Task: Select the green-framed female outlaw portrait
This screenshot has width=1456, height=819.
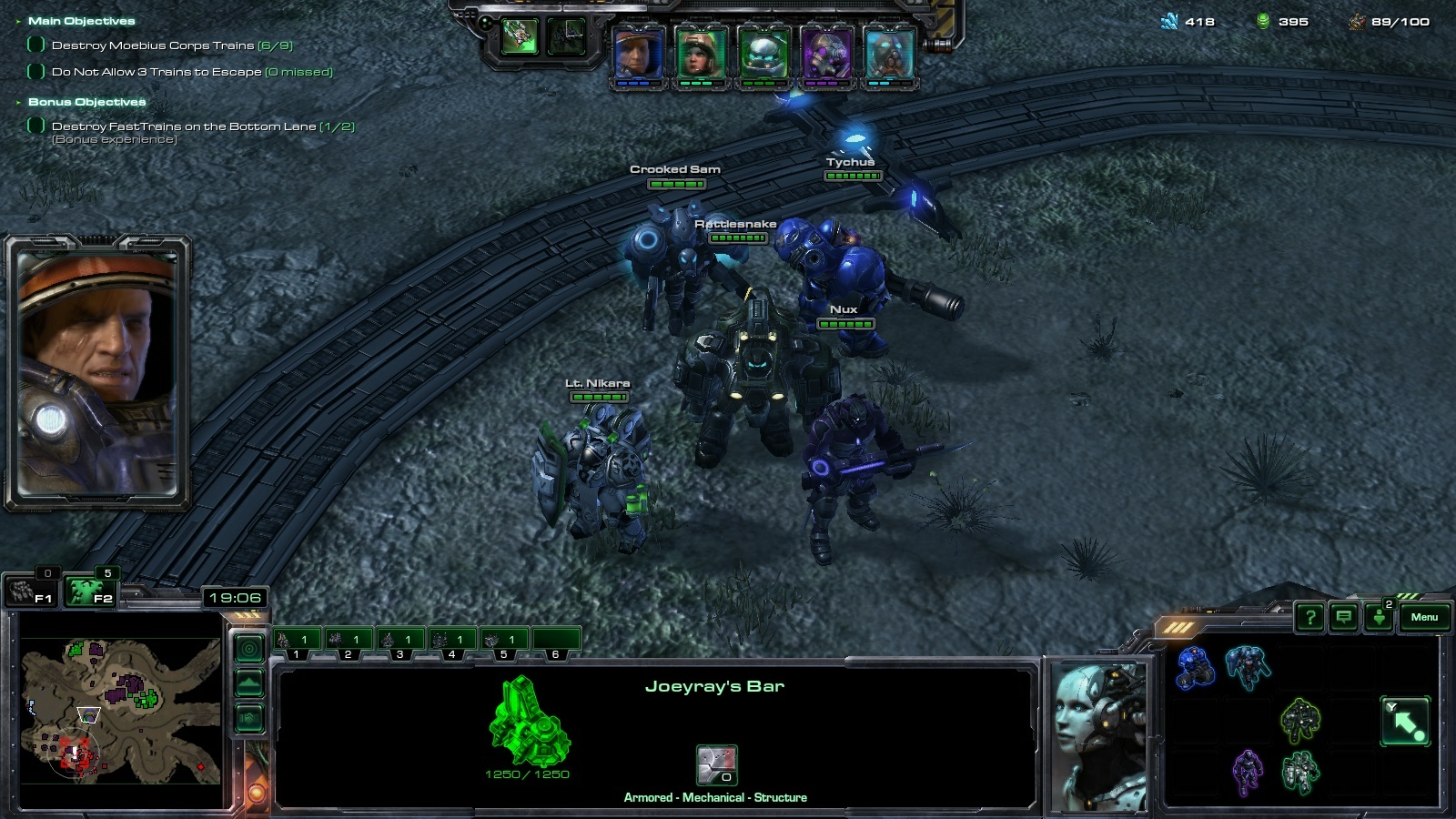Action: [x=701, y=53]
